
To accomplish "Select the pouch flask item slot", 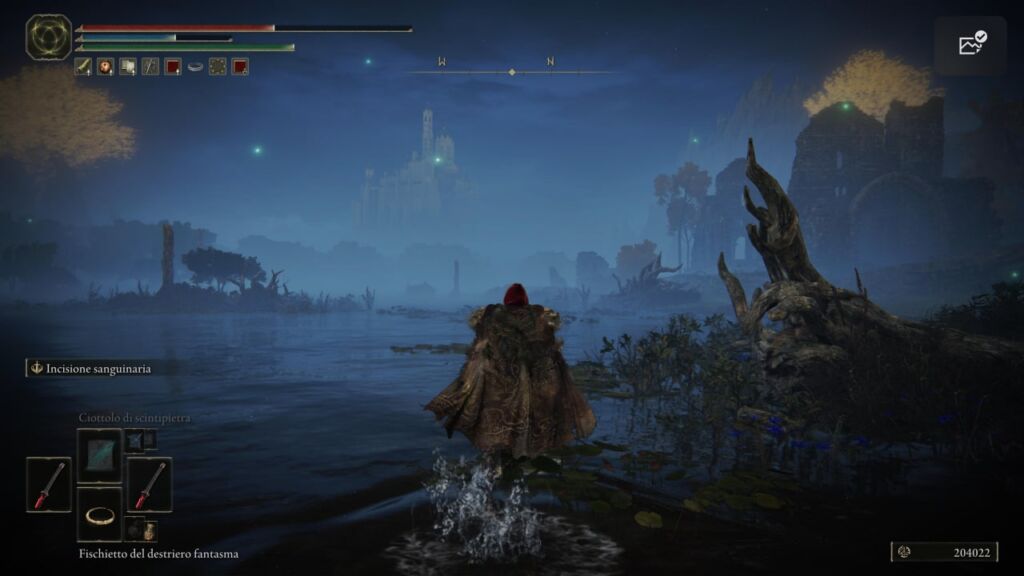I will click(141, 529).
